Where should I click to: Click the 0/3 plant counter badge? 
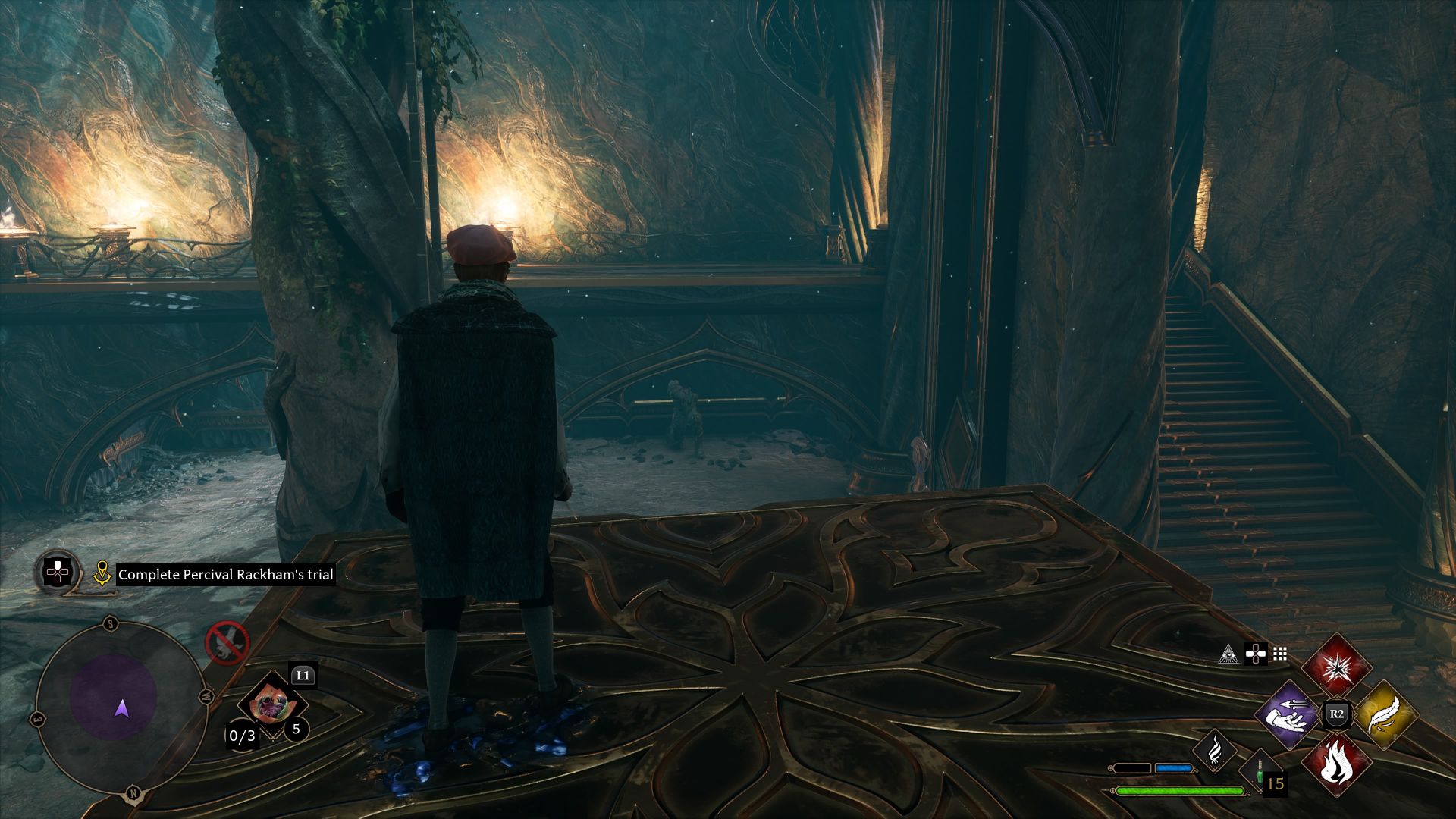243,736
